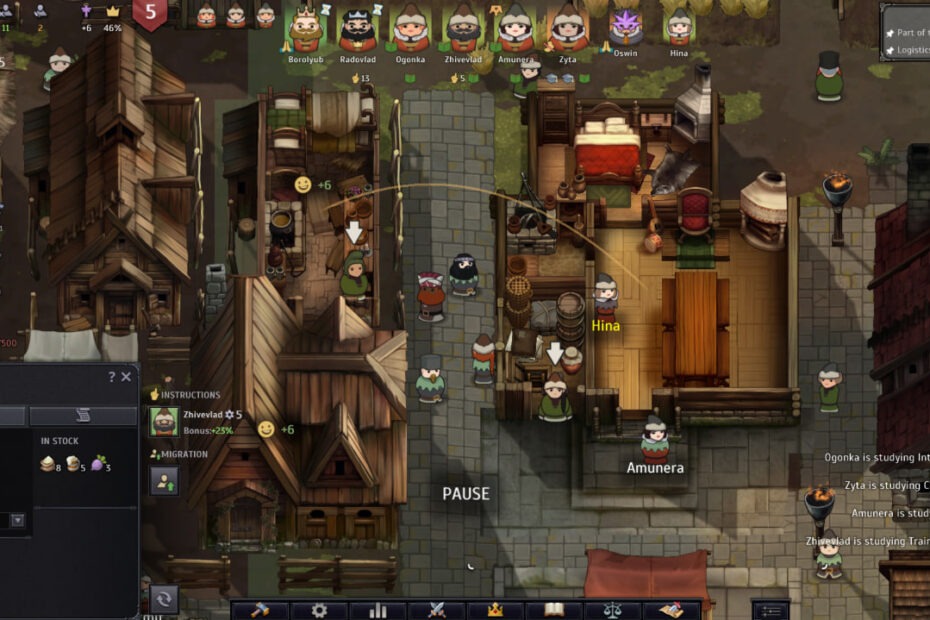
Task: Open the panel's question mark help
Action: coord(111,377)
